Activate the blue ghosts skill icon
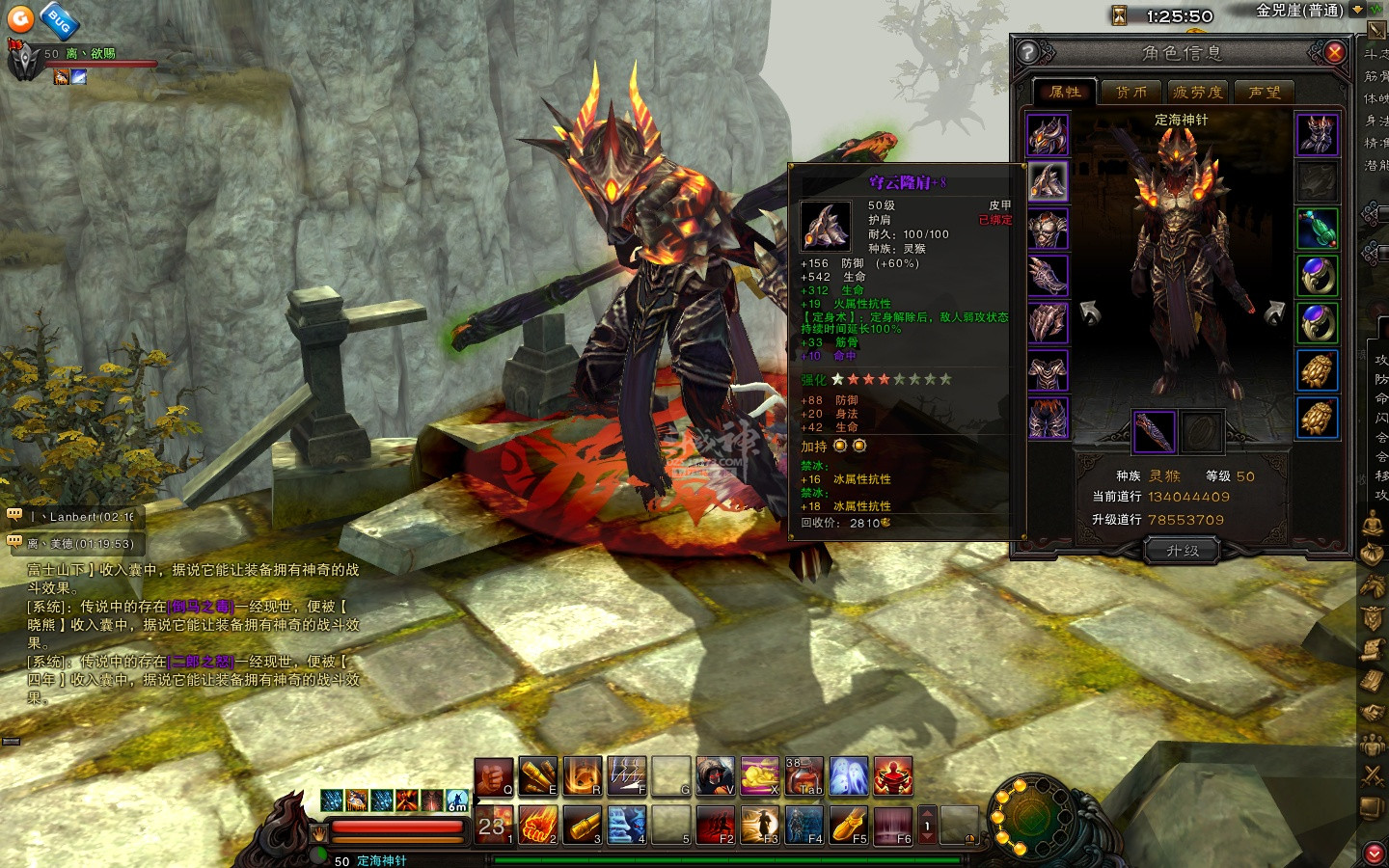Image resolution: width=1389 pixels, height=868 pixels. [x=848, y=776]
